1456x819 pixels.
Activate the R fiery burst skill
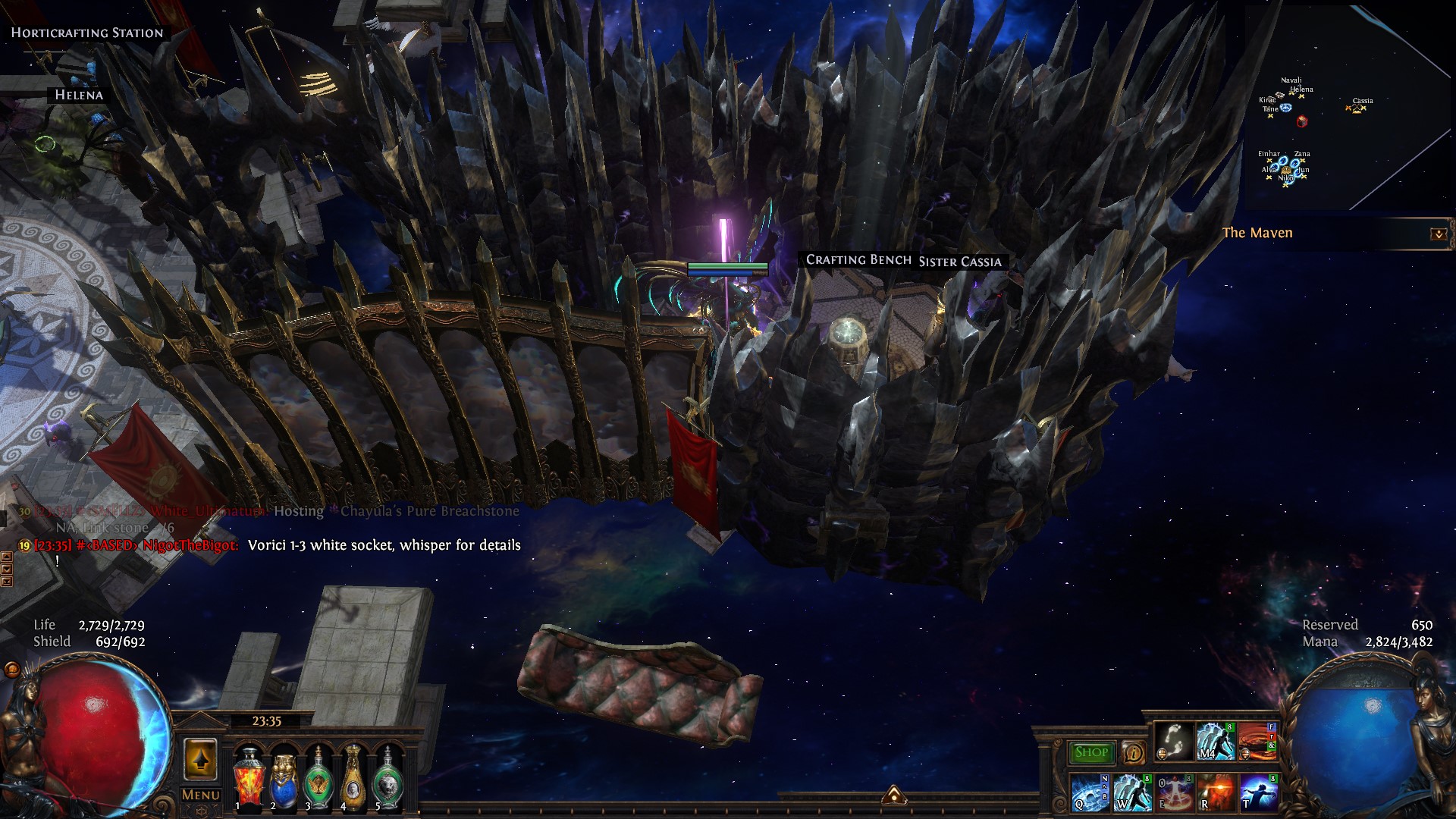[1216, 792]
